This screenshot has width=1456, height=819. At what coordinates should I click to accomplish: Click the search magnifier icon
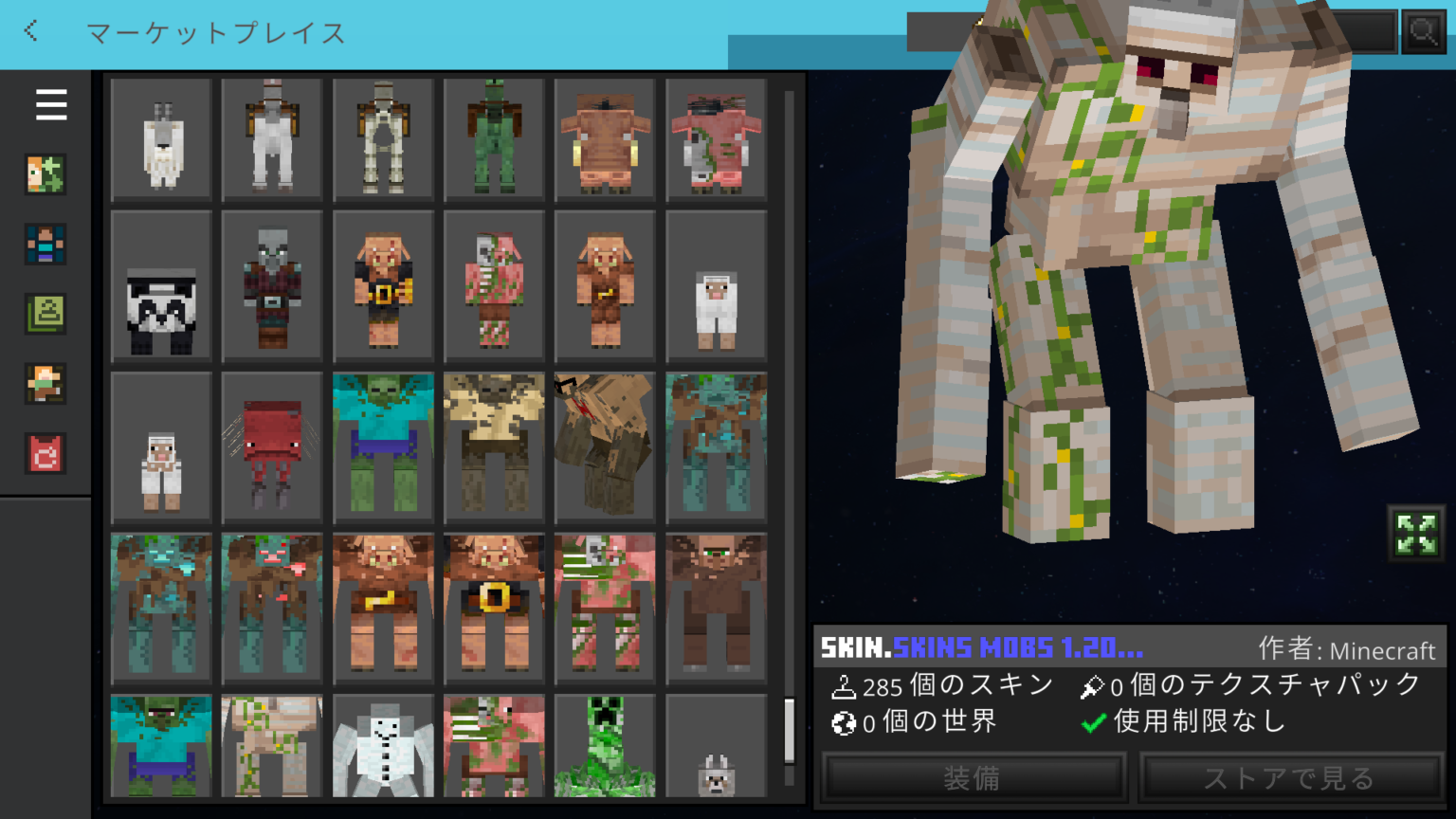click(1424, 31)
